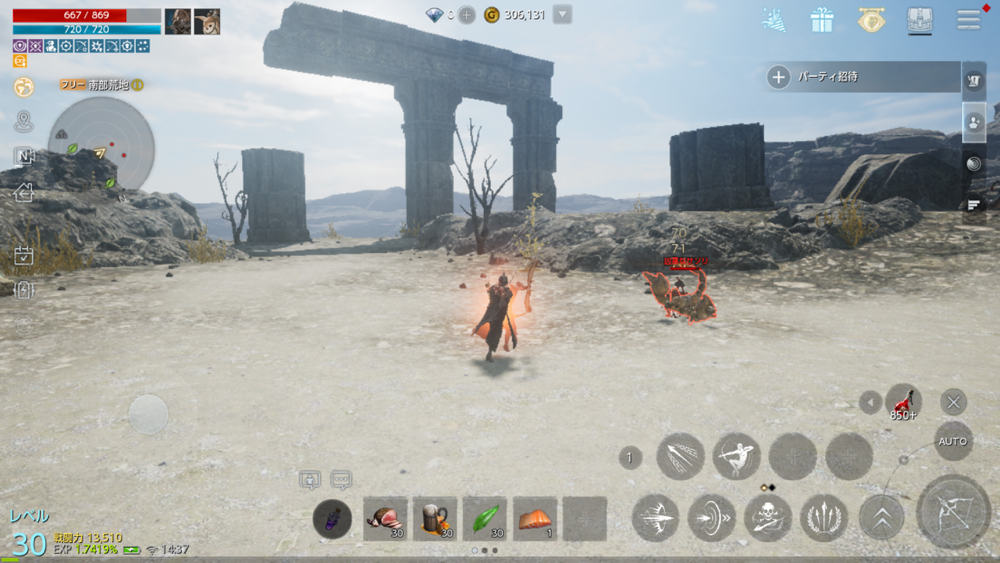1000x563 pixels.
Task: Open the diamond shop sign icon
Action: pyautogui.click(x=871, y=19)
